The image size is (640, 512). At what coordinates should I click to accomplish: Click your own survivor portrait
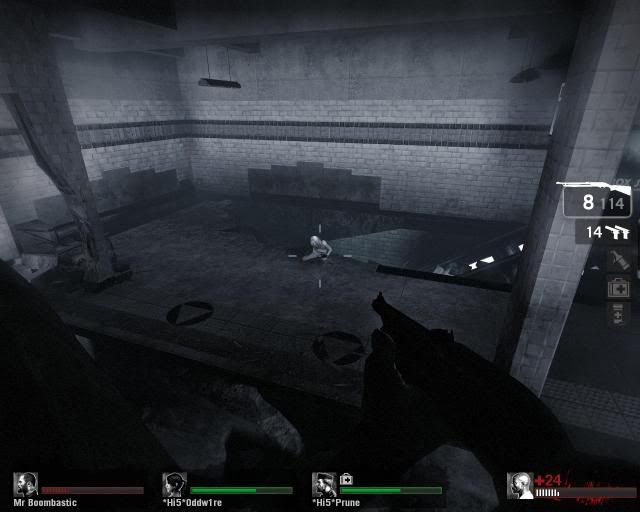pyautogui.click(x=520, y=486)
